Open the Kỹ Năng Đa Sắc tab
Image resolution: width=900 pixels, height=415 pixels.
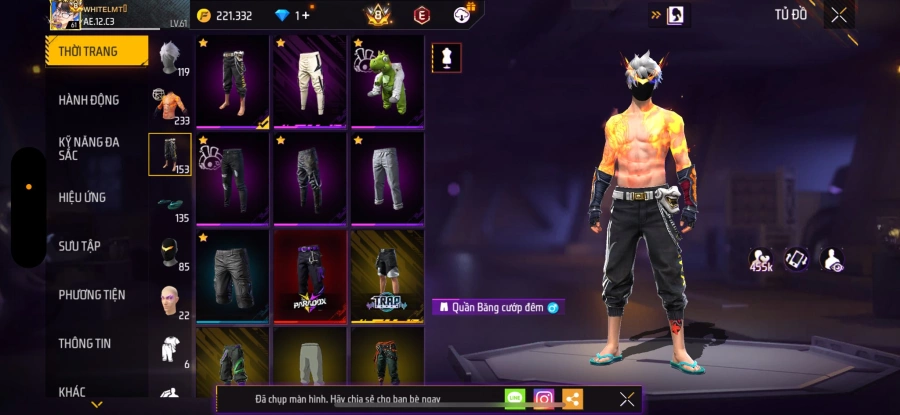[89, 148]
